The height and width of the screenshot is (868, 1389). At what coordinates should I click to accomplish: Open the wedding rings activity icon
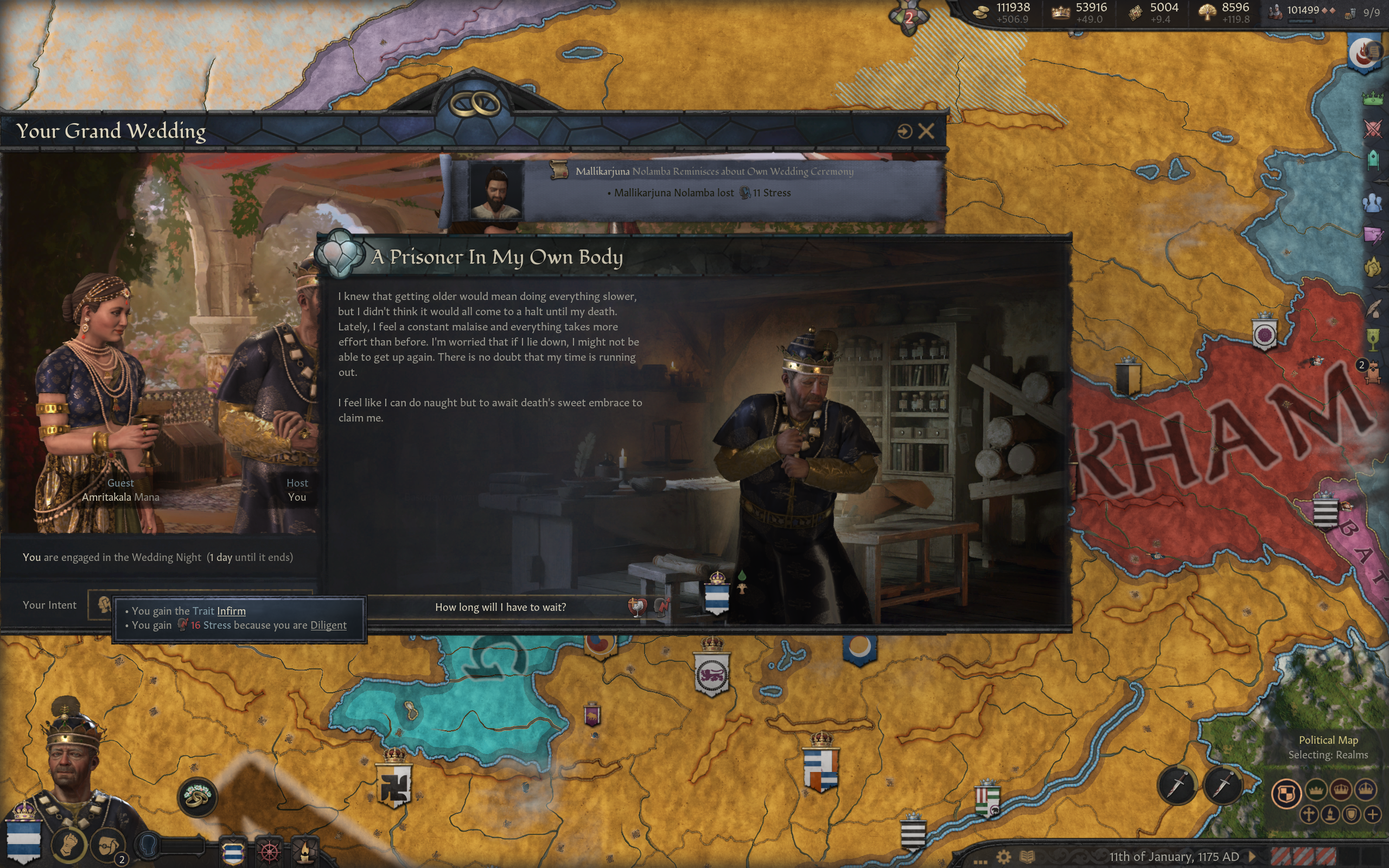point(197,796)
